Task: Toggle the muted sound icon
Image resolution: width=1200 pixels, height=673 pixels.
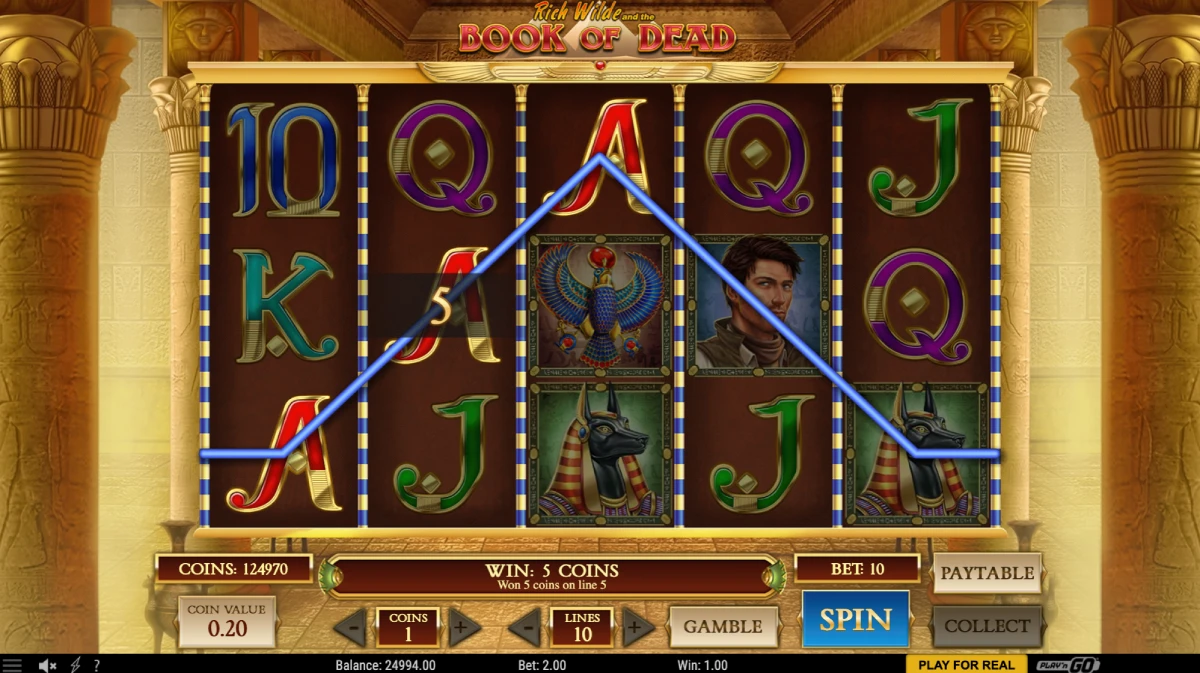Action: [x=47, y=665]
